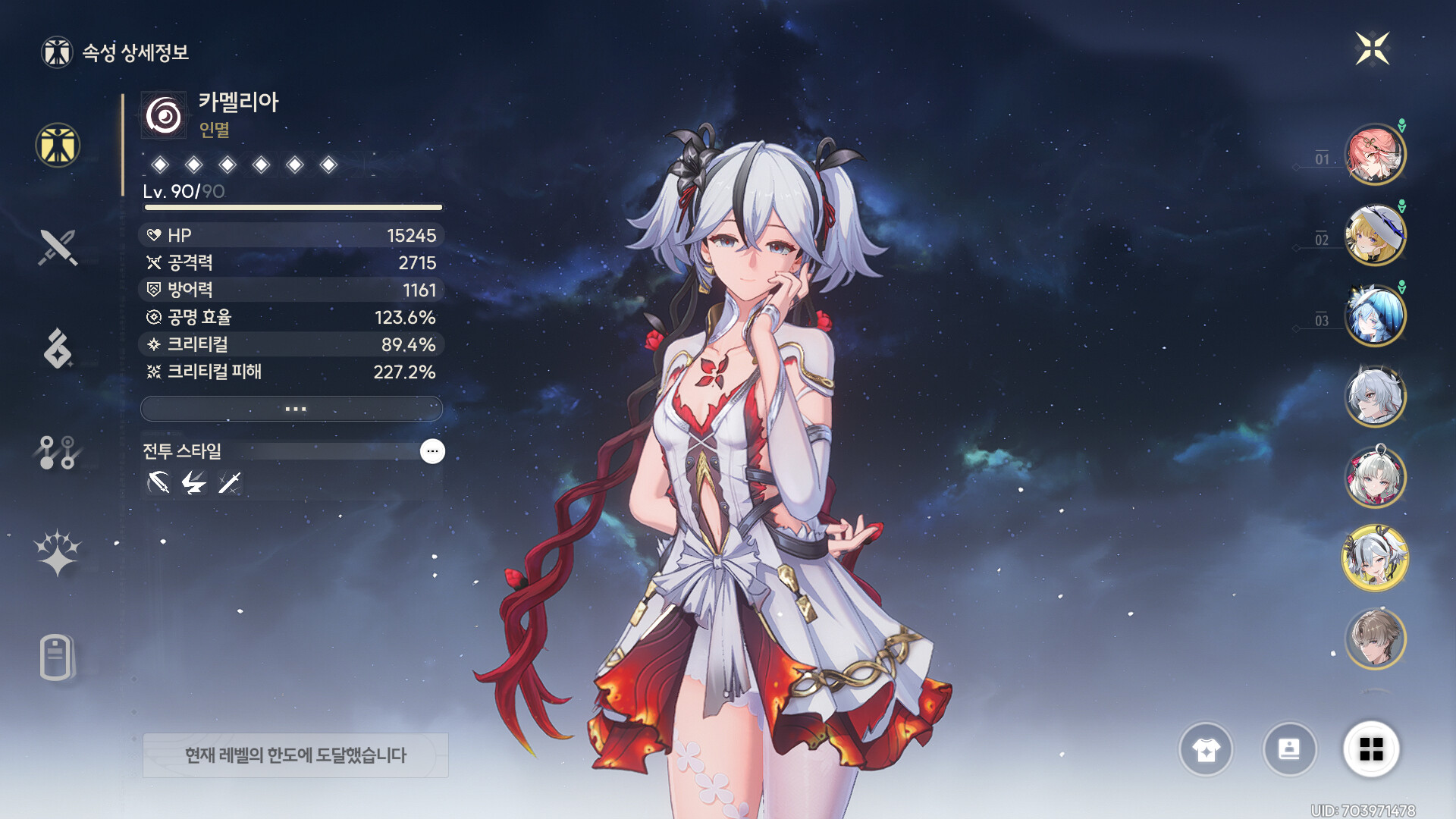Choose the grey-haired character with red outfit

tap(1375, 477)
